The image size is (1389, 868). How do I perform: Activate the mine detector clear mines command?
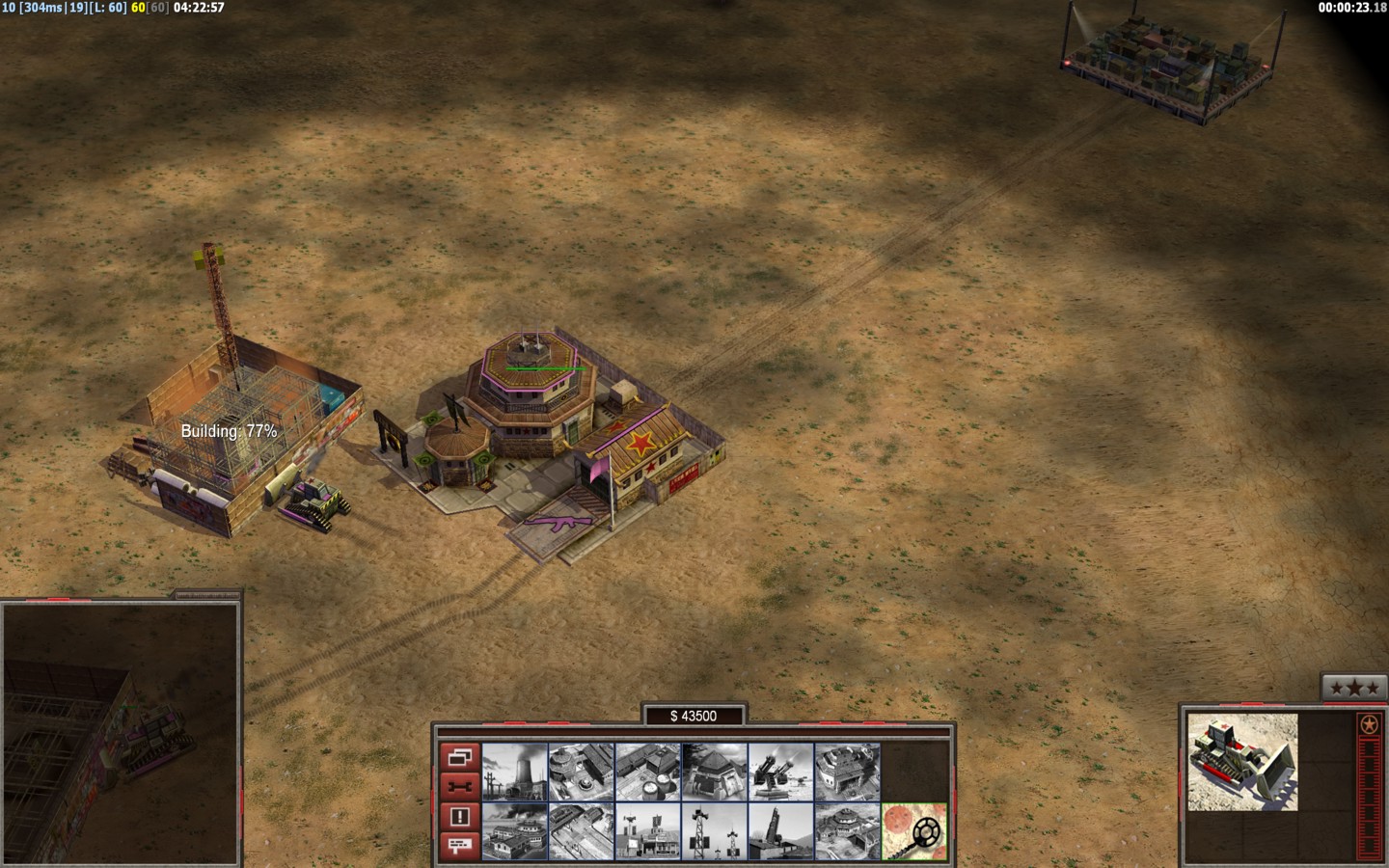coord(914,831)
